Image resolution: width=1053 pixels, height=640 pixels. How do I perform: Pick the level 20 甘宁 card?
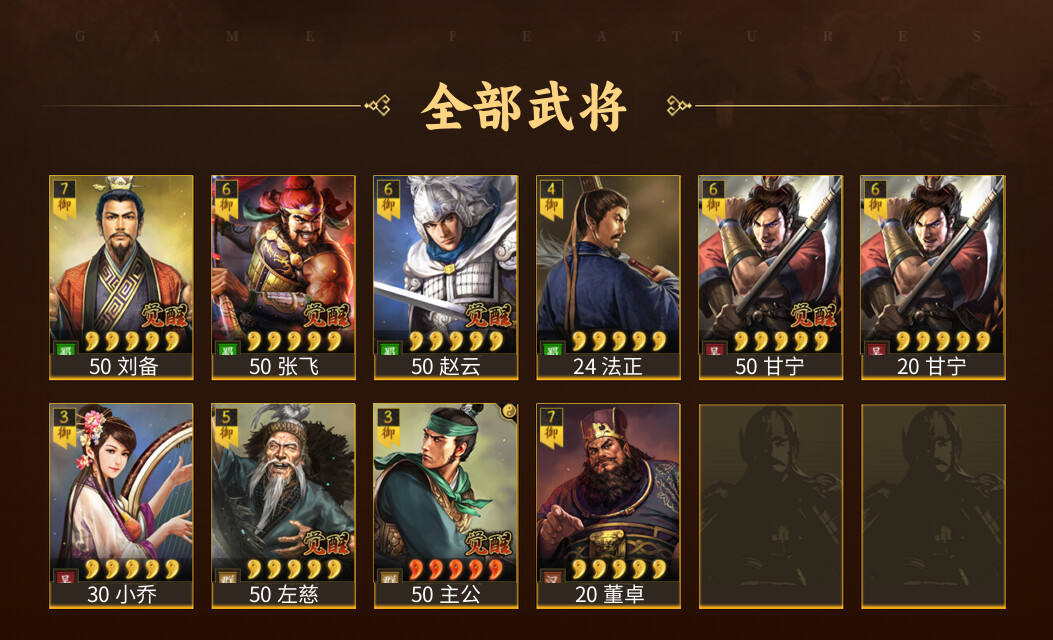pyautogui.click(x=932, y=276)
